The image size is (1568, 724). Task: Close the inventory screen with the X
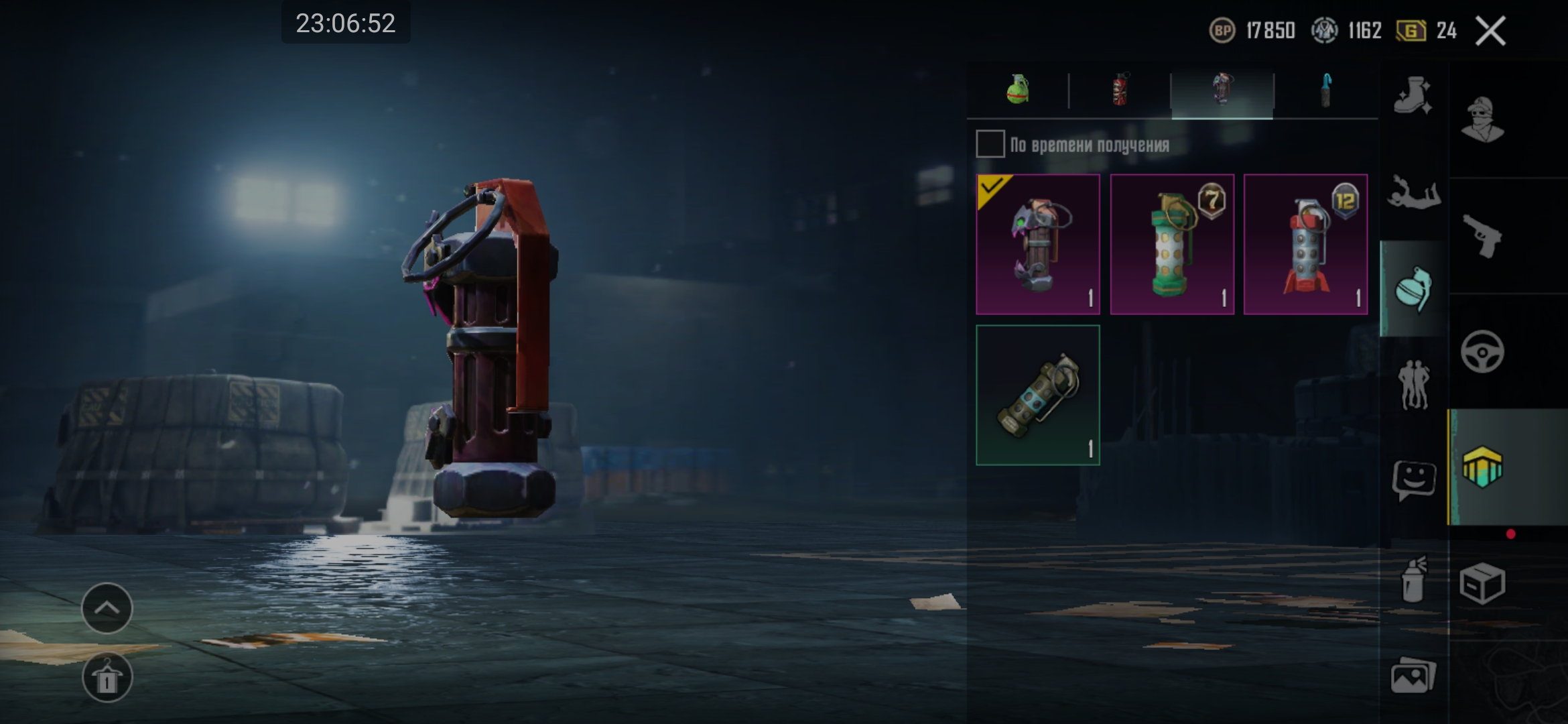click(1490, 31)
